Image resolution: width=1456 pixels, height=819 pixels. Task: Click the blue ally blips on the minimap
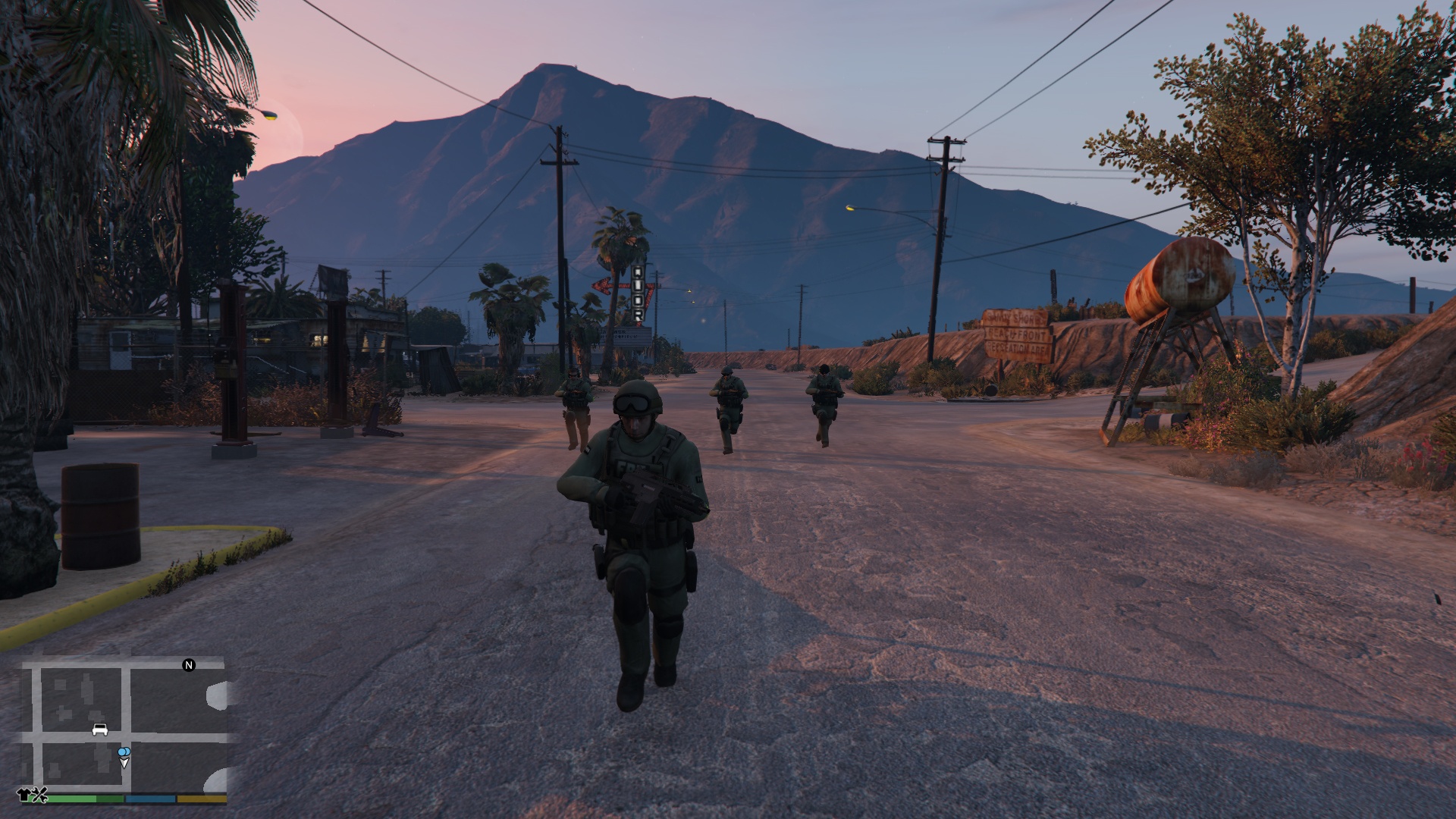124,752
